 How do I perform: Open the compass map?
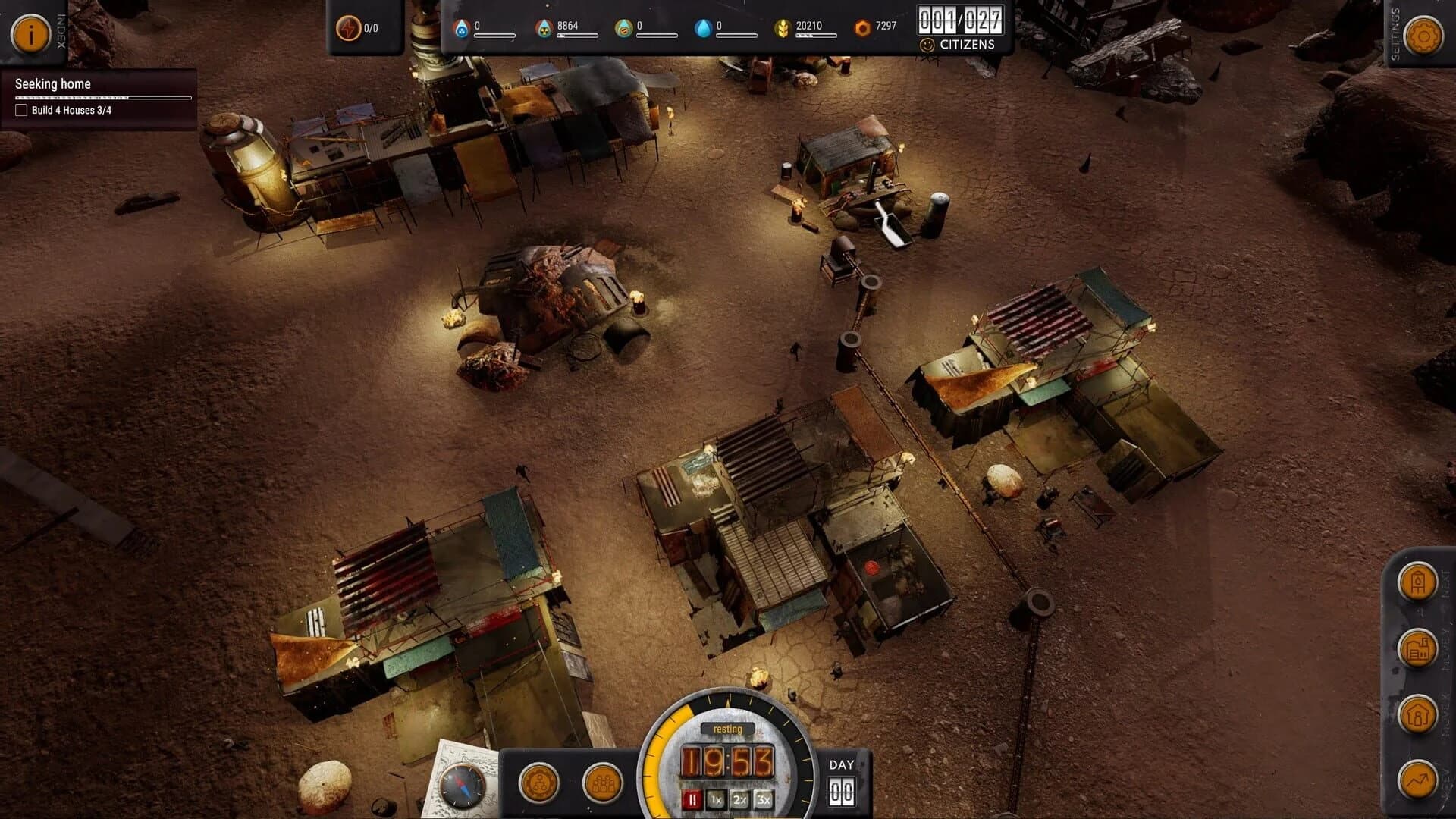pyautogui.click(x=462, y=785)
